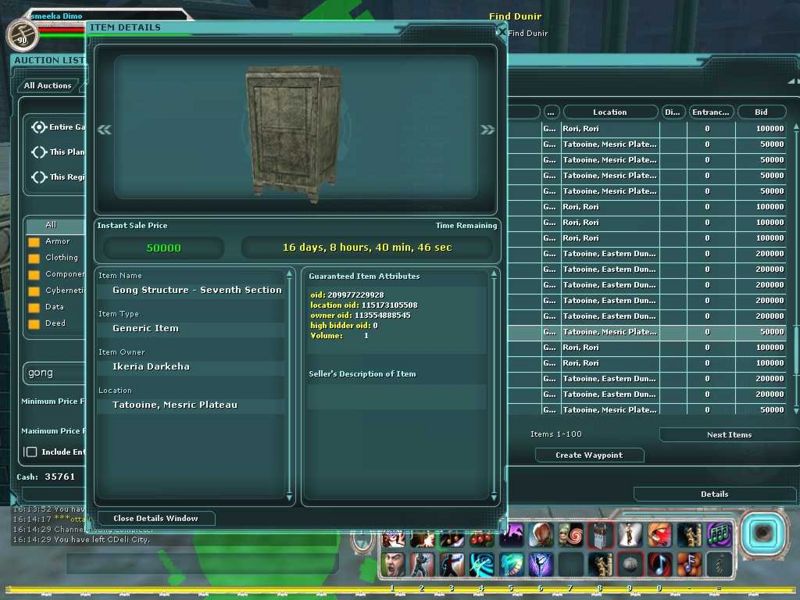
Task: Show the previous item image
Action: pyautogui.click(x=104, y=129)
